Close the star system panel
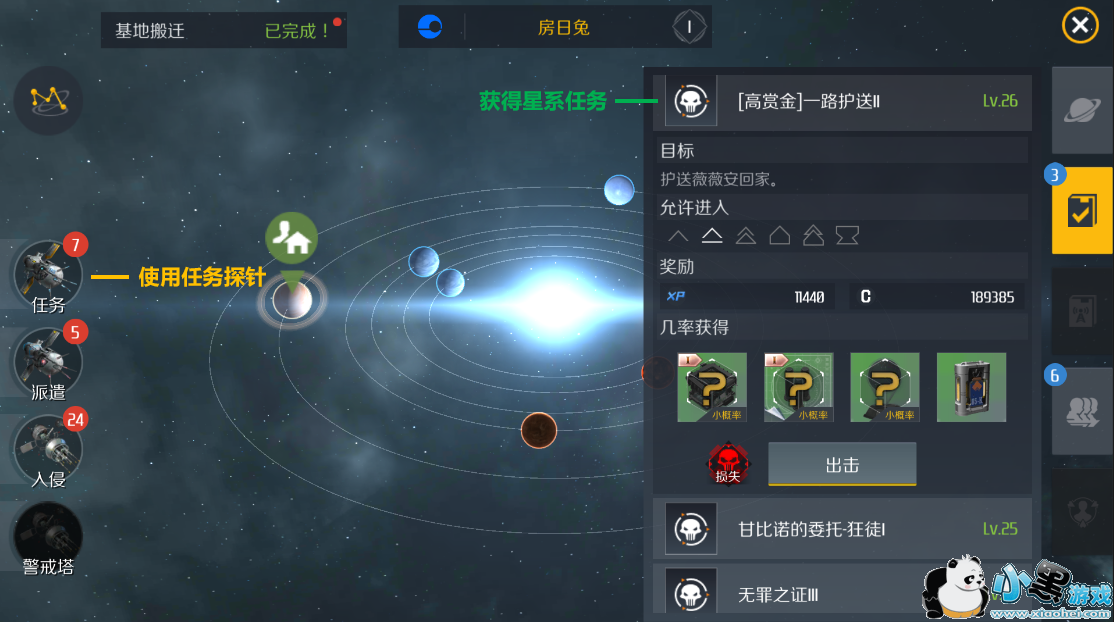Image resolution: width=1114 pixels, height=622 pixels. [1080, 25]
